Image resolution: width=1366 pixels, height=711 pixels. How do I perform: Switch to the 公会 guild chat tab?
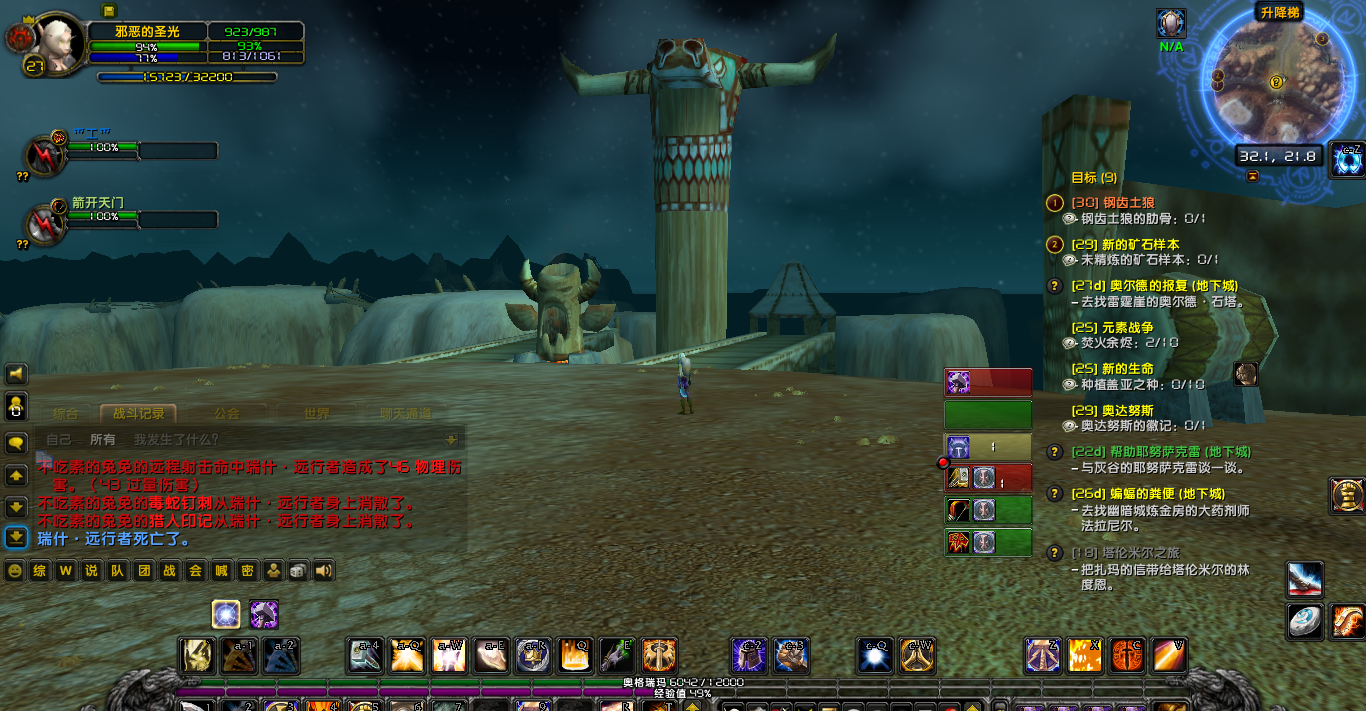click(227, 413)
